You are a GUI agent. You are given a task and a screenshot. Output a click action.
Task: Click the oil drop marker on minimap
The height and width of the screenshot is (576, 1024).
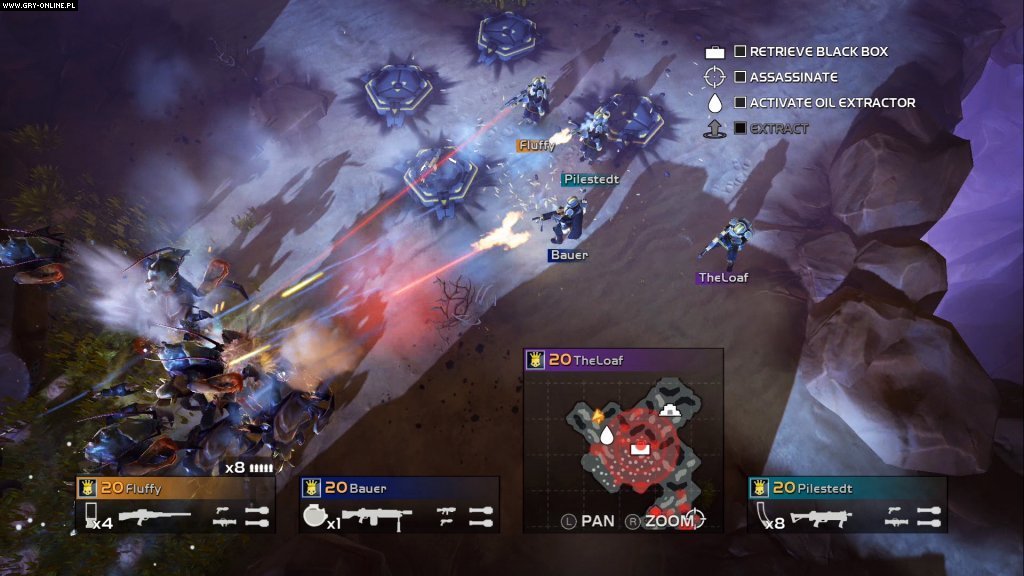[605, 435]
